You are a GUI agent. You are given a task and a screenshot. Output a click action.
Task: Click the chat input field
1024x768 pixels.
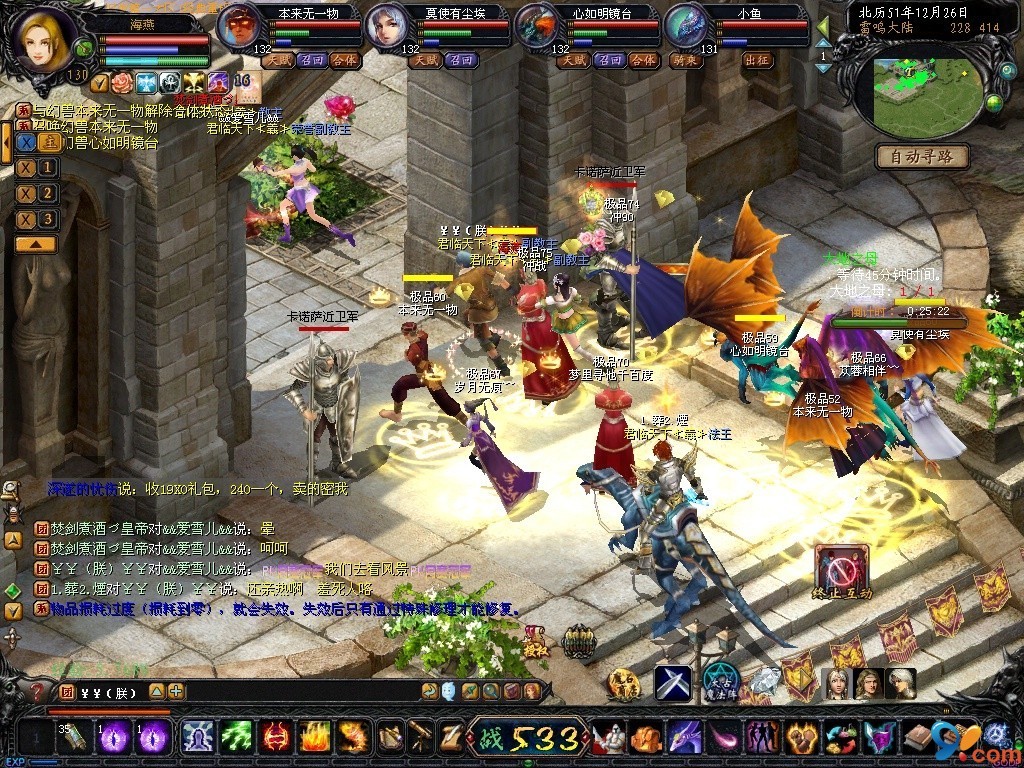point(300,691)
